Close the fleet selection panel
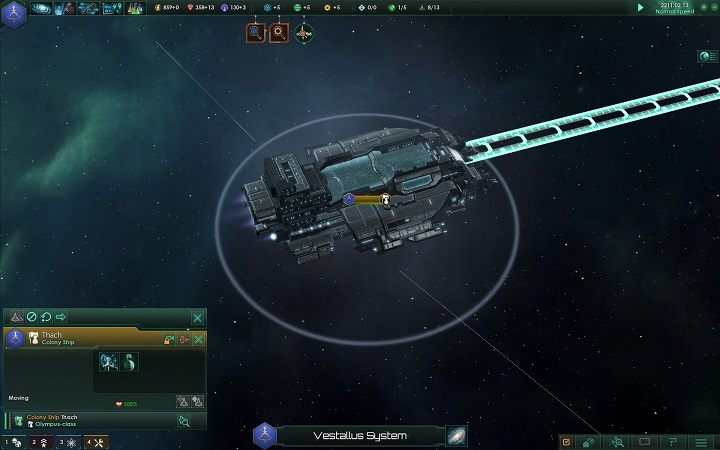The image size is (720, 450). [197, 317]
